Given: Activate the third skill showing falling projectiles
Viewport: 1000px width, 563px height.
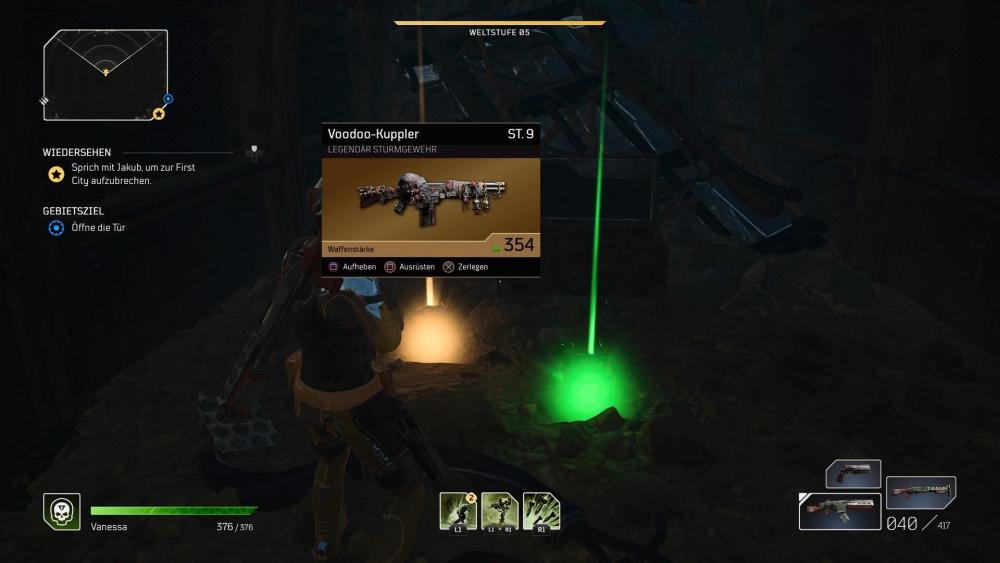Looking at the screenshot, I should click(541, 511).
